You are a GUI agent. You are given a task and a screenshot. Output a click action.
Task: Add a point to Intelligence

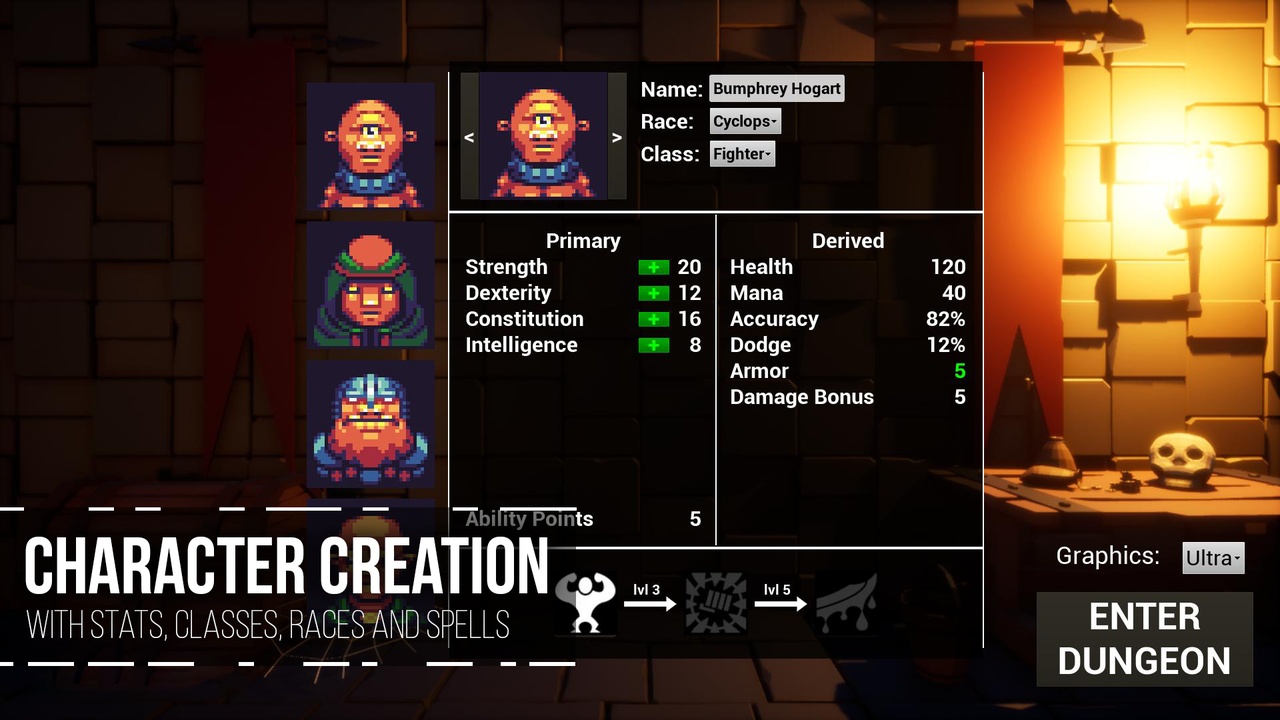(x=654, y=346)
